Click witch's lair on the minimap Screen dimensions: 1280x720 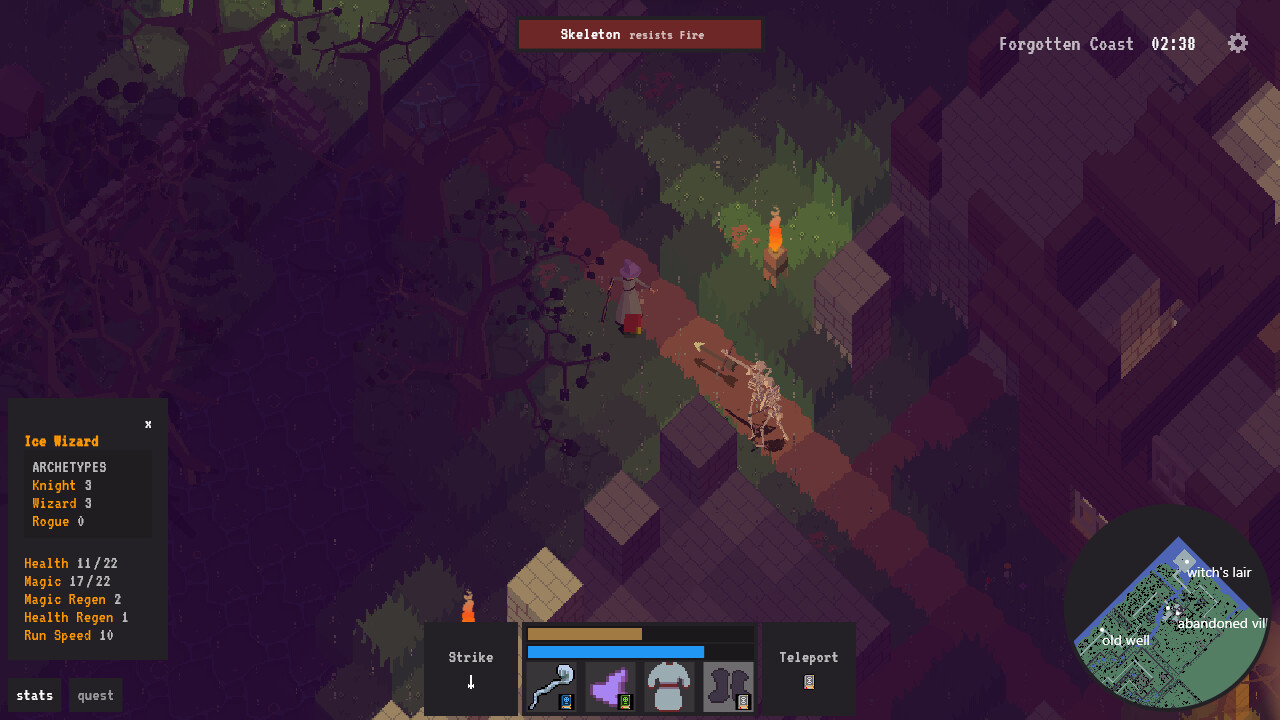point(1218,572)
